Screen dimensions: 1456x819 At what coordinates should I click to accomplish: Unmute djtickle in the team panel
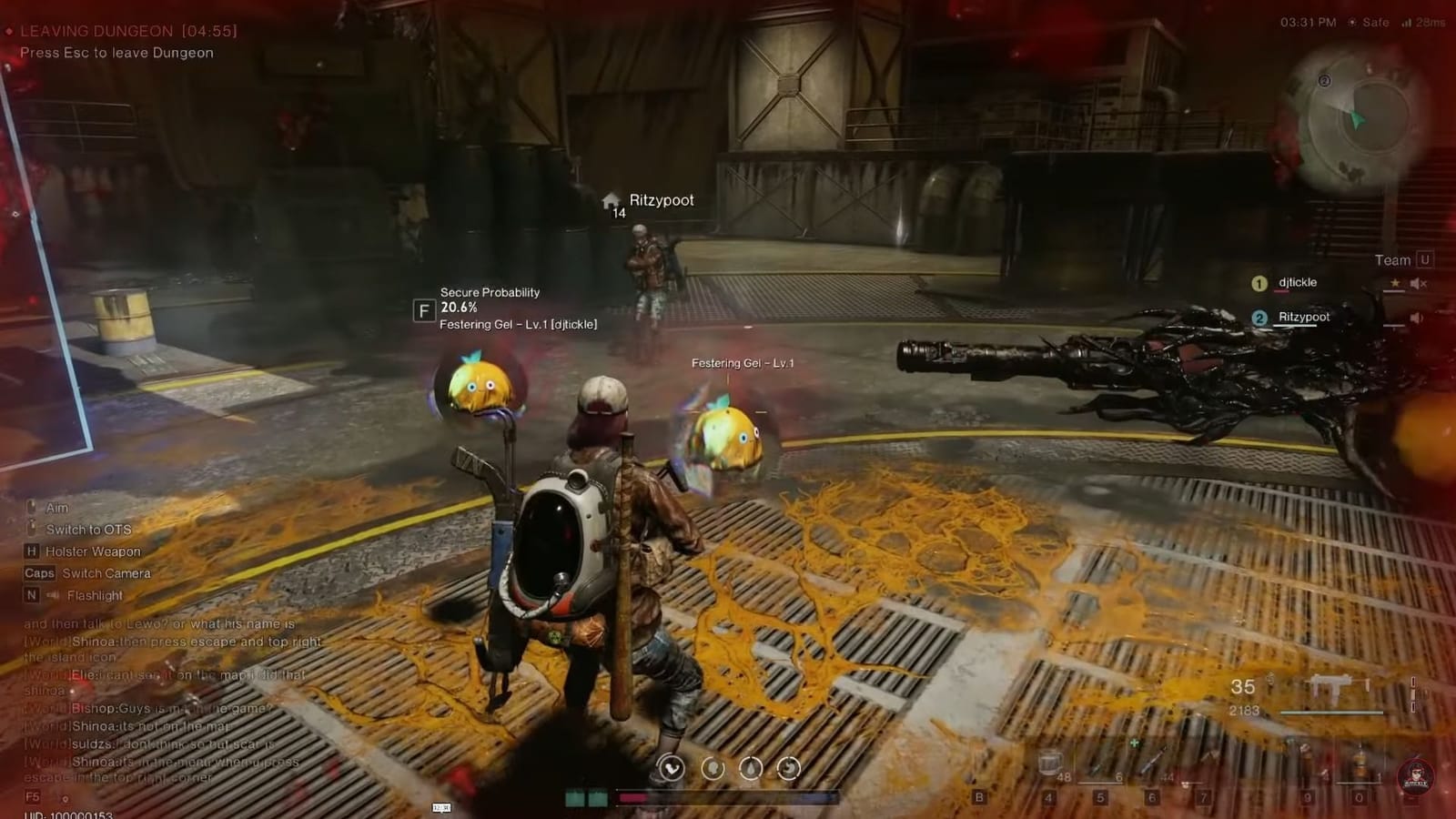[x=1416, y=282]
